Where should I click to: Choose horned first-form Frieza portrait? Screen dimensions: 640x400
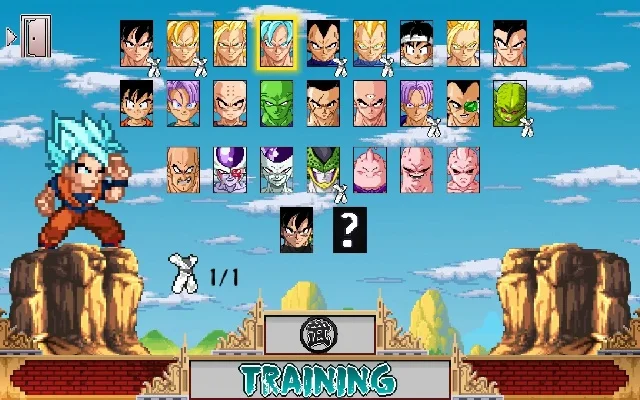coord(229,169)
